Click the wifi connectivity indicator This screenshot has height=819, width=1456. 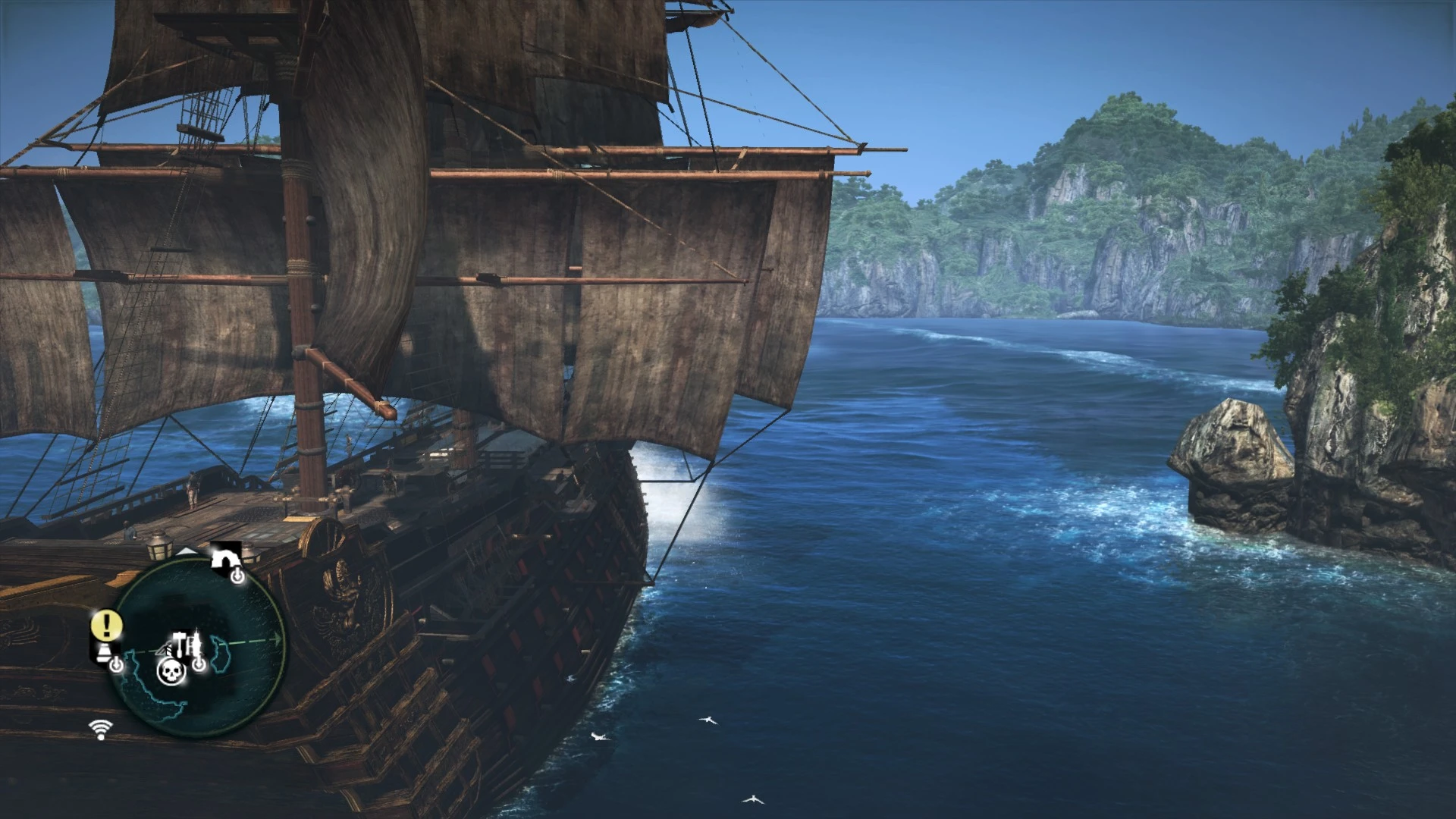pyautogui.click(x=100, y=728)
